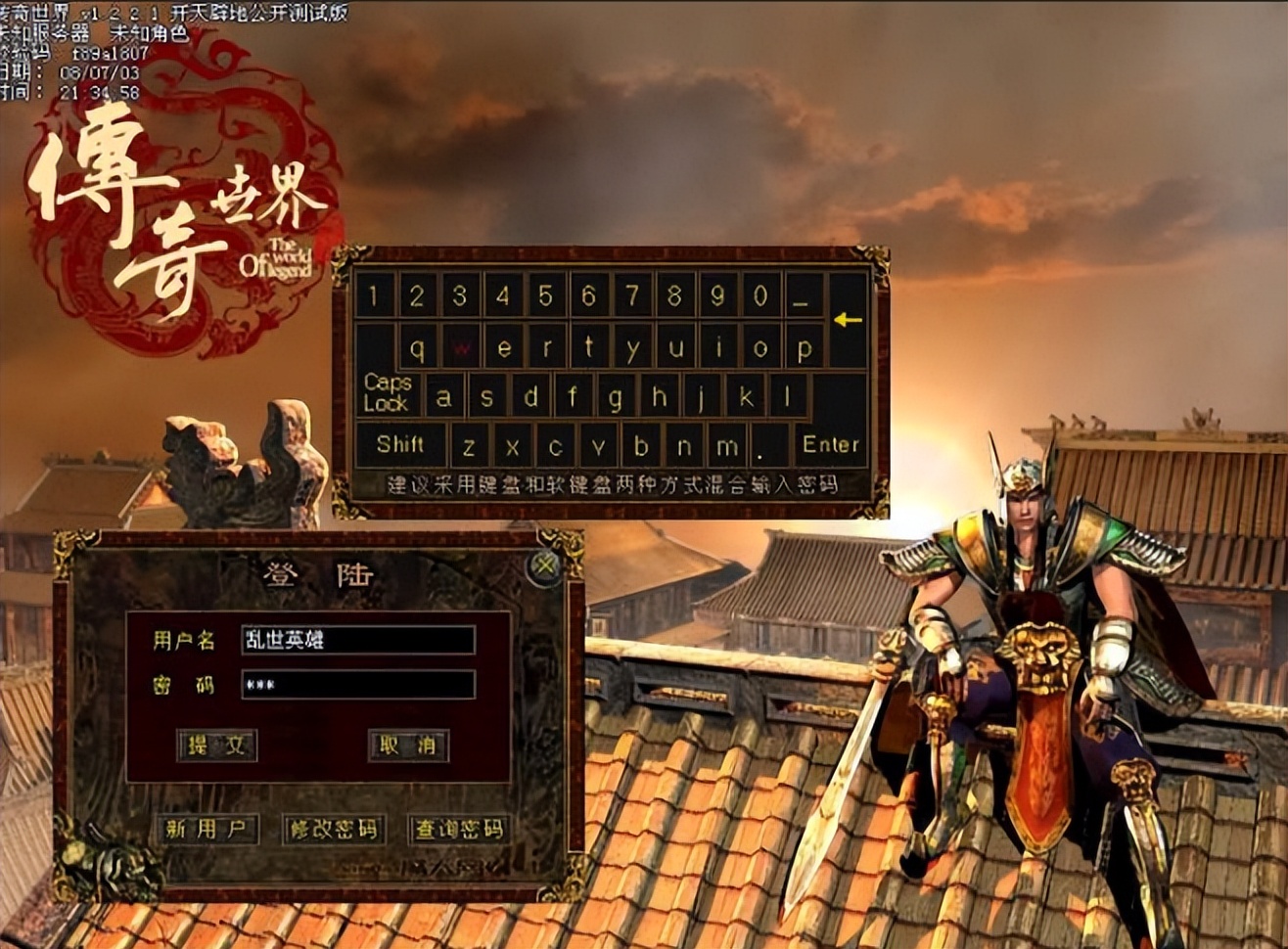Viewport: 1288px width, 949px height.
Task: Open the 新用户 new user registration
Action: click(208, 829)
